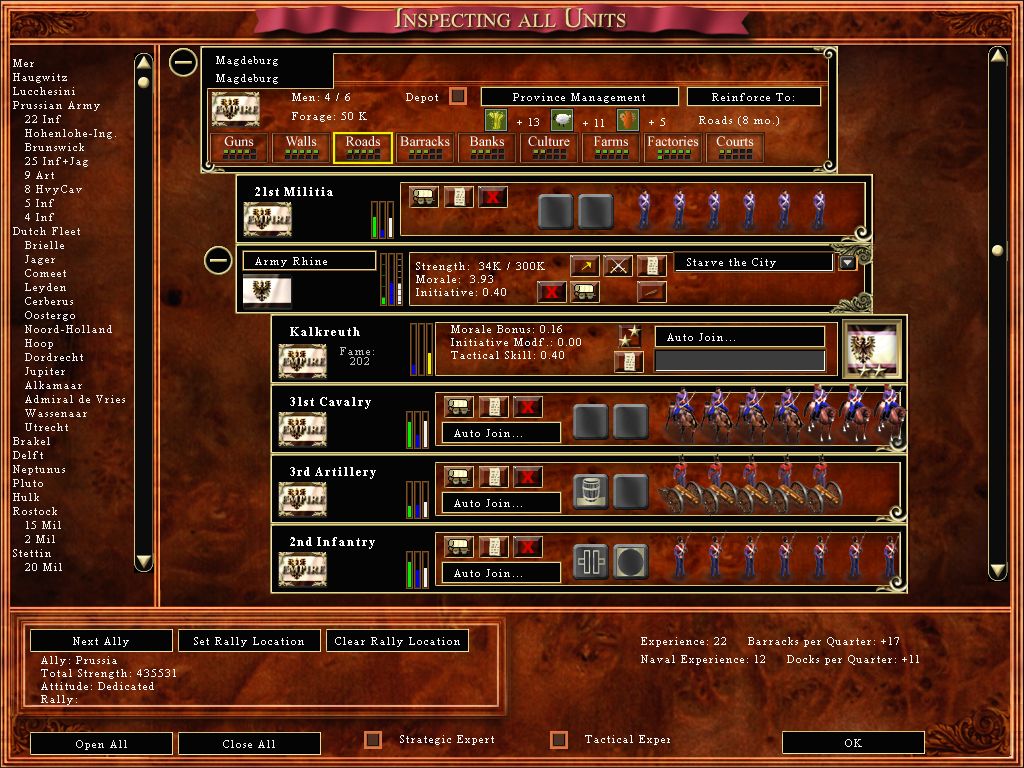Click the Reinforce To button
1024x768 pixels.
coord(754,97)
